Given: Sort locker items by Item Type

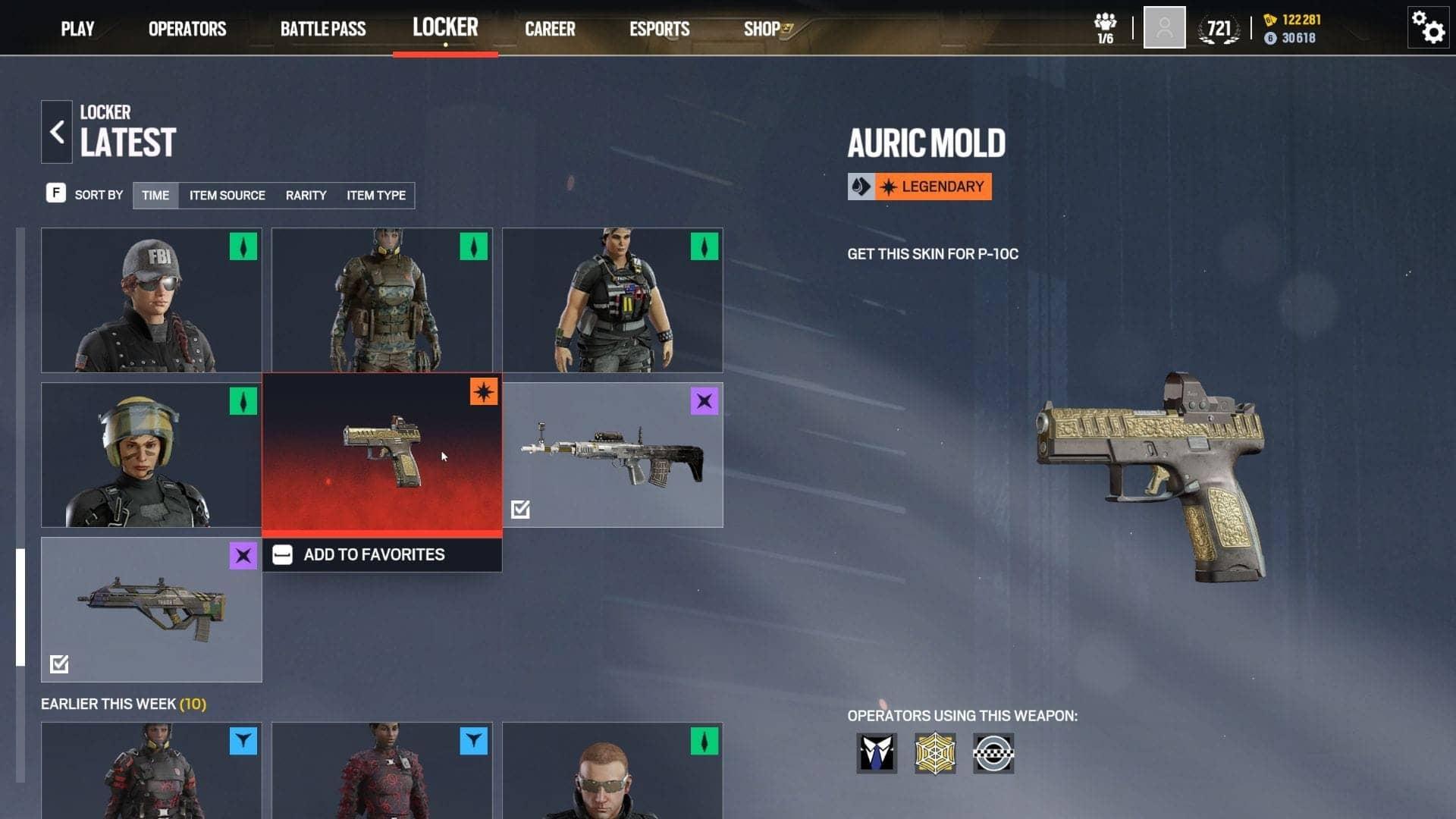Looking at the screenshot, I should [375, 195].
